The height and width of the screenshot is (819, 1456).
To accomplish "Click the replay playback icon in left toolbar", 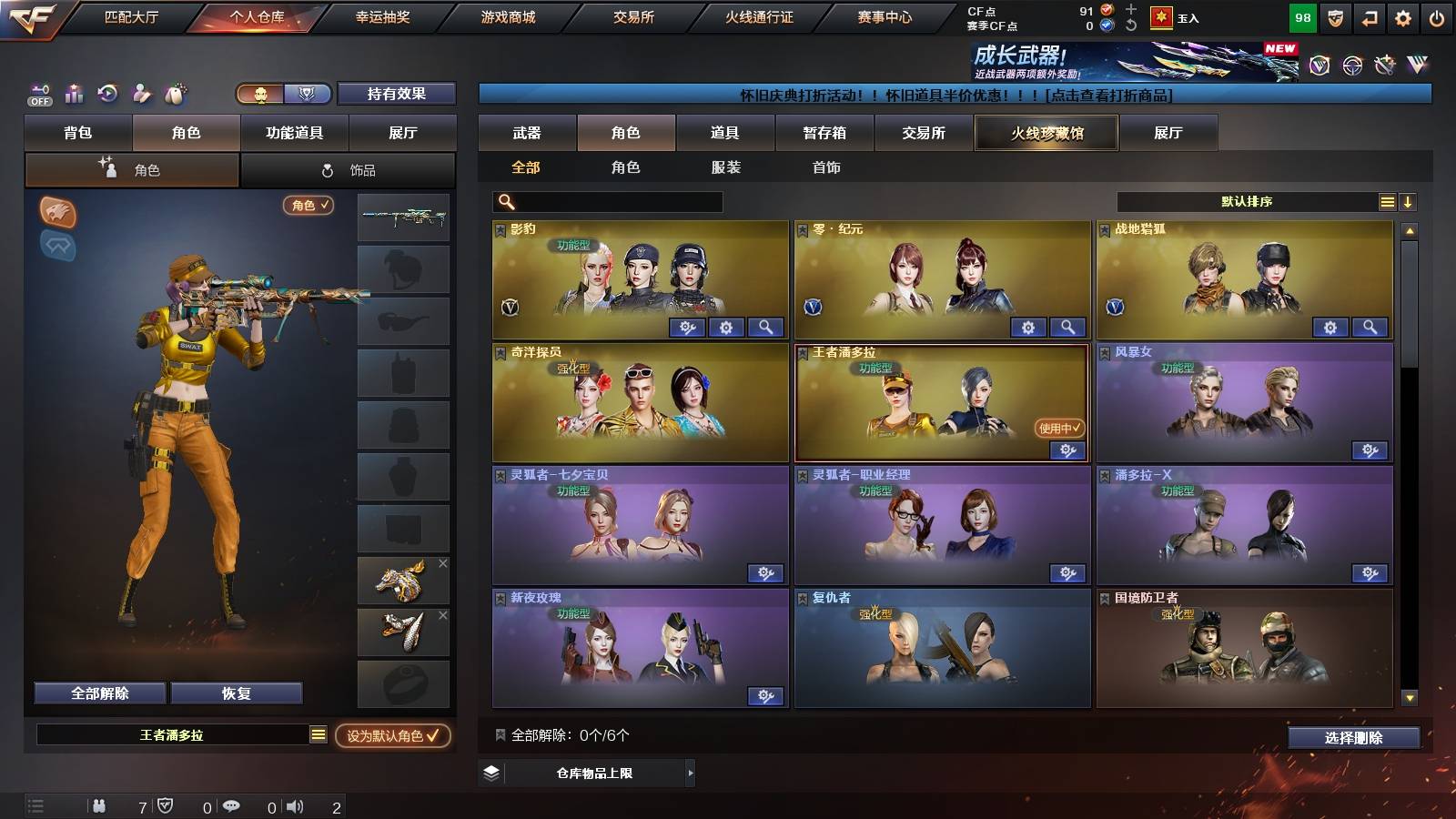I will coord(106,94).
